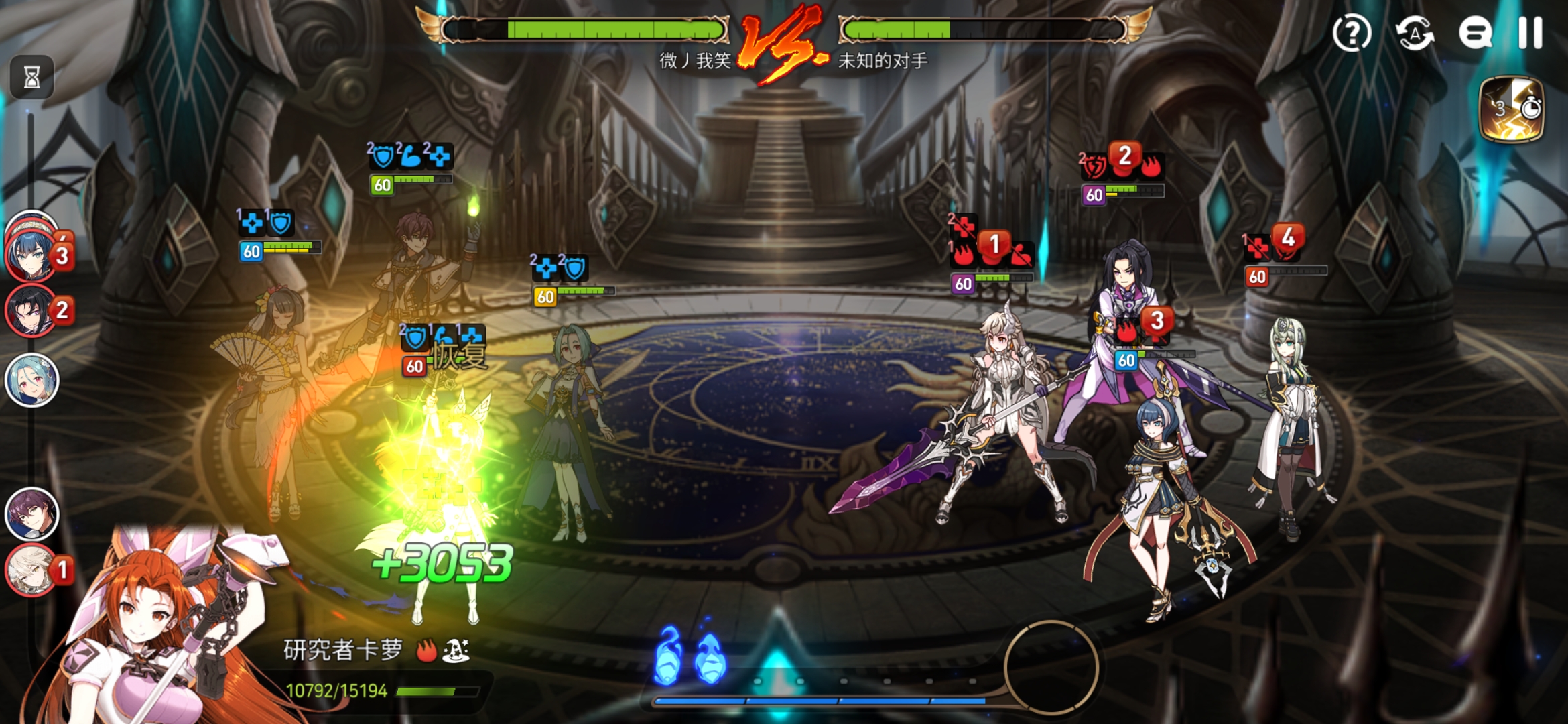Select the teal-haired portrait in turn order
The height and width of the screenshot is (724, 1568).
pos(31,380)
